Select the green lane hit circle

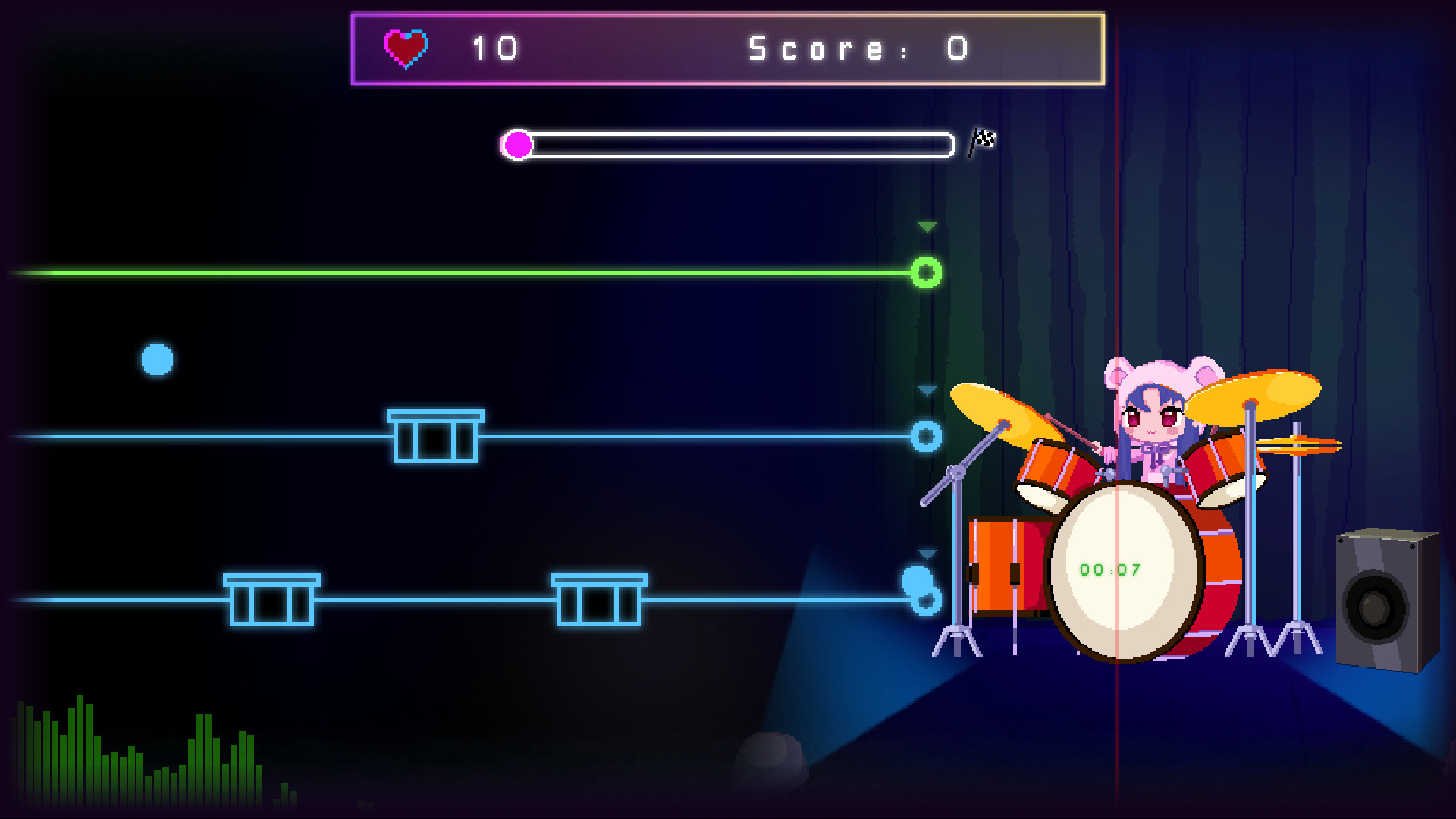click(x=926, y=271)
